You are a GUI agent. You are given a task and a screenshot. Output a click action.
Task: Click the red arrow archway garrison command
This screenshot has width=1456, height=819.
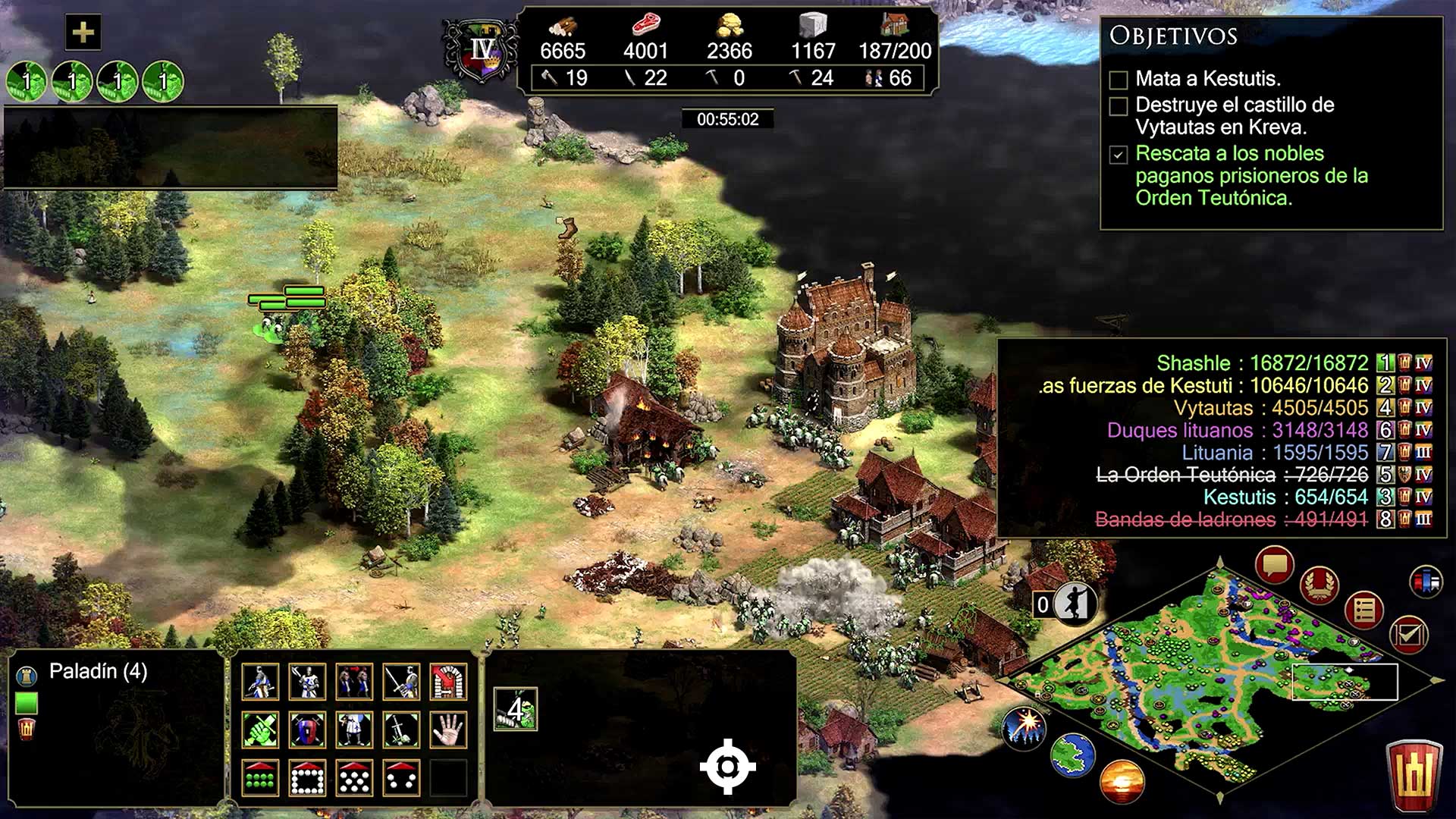pyautogui.click(x=448, y=681)
